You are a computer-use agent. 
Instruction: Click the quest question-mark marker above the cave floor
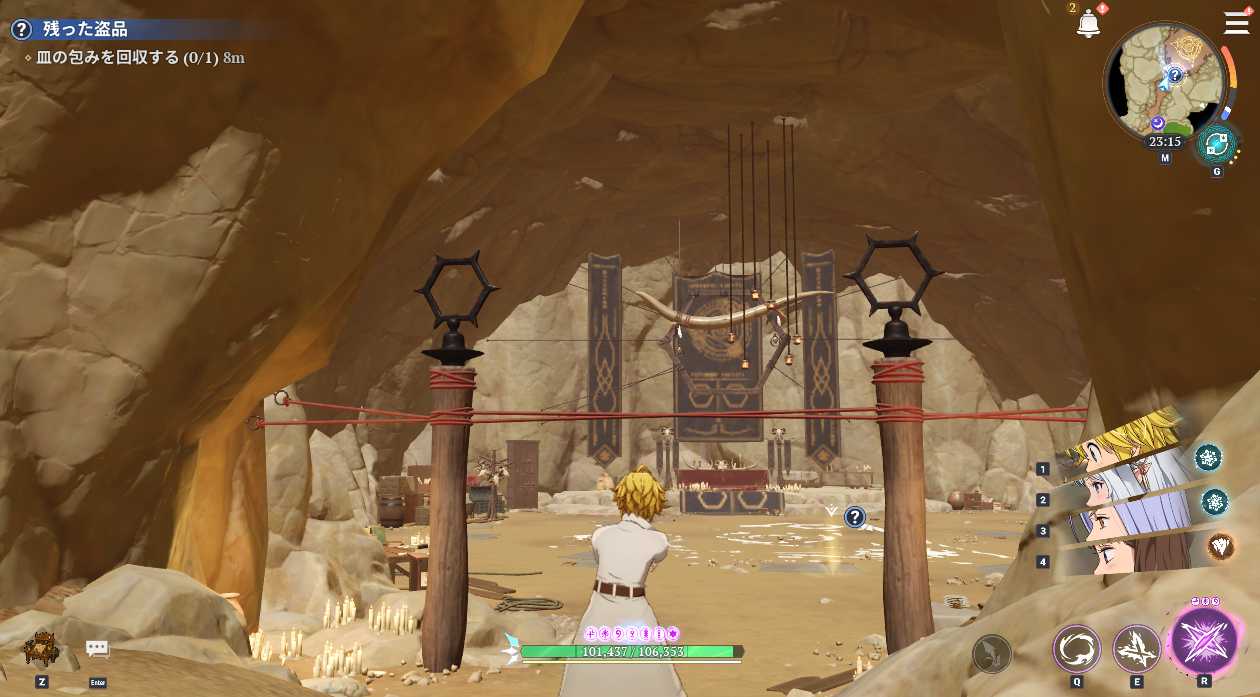855,517
